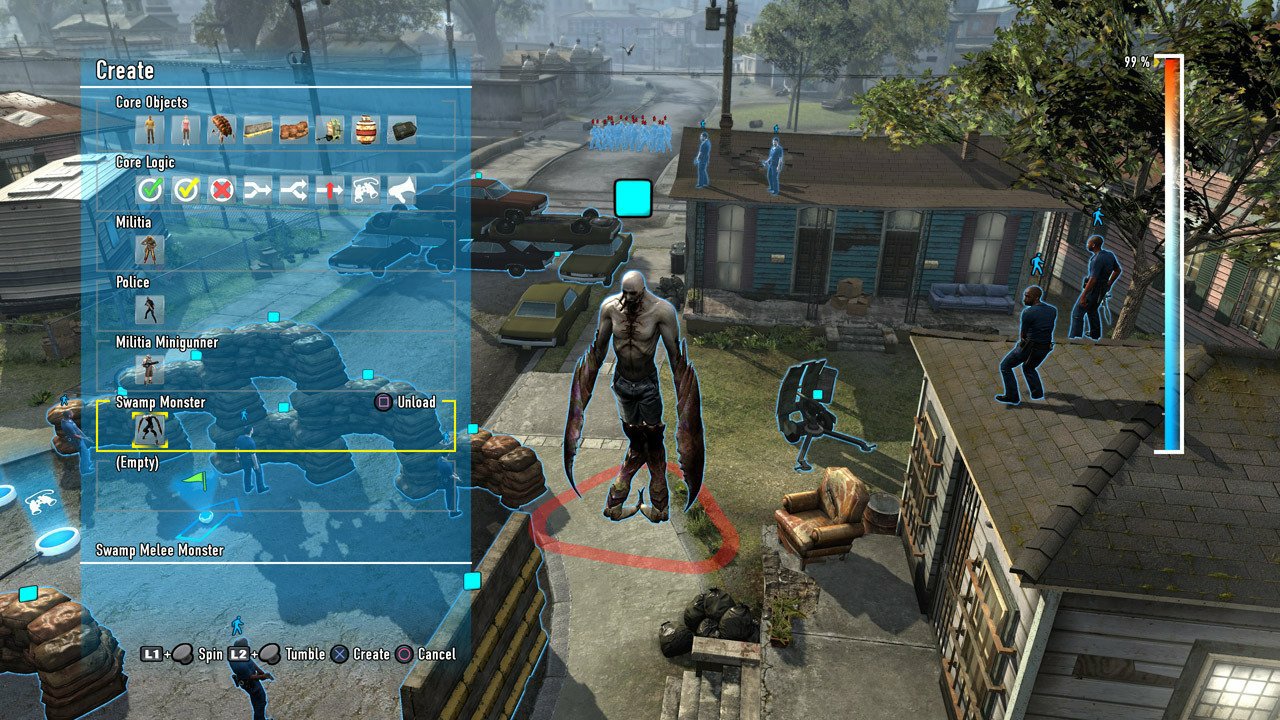Choose the female civilian Core Object
This screenshot has width=1280, height=720.
185,128
